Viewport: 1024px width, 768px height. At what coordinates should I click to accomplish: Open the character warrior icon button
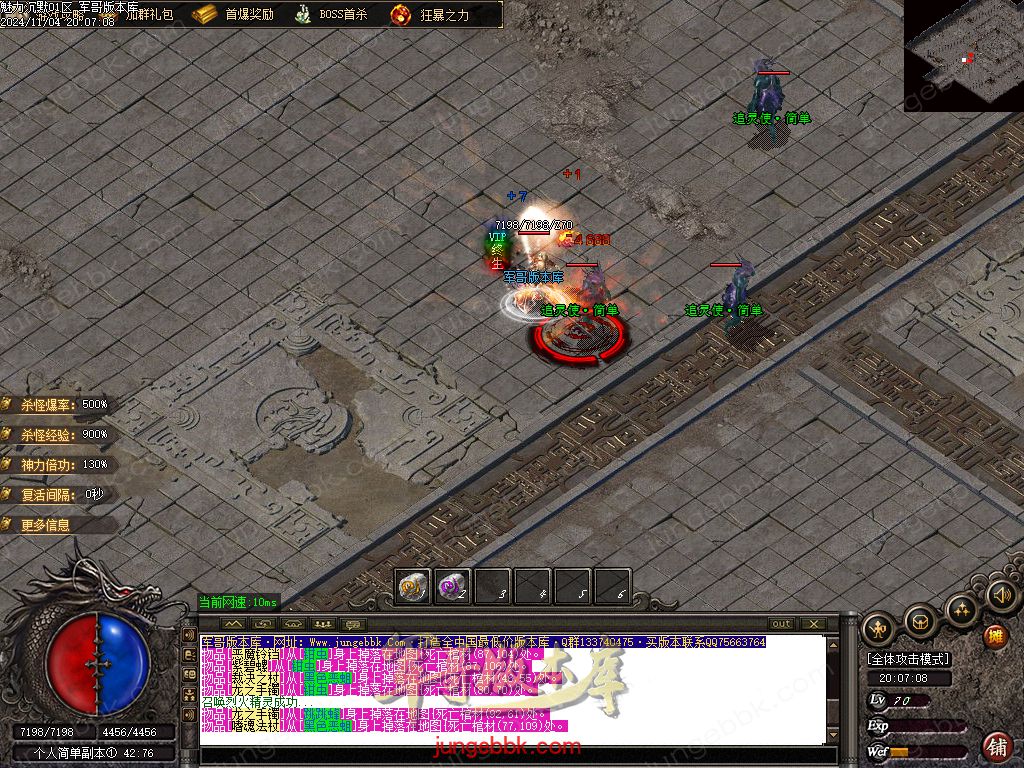879,628
